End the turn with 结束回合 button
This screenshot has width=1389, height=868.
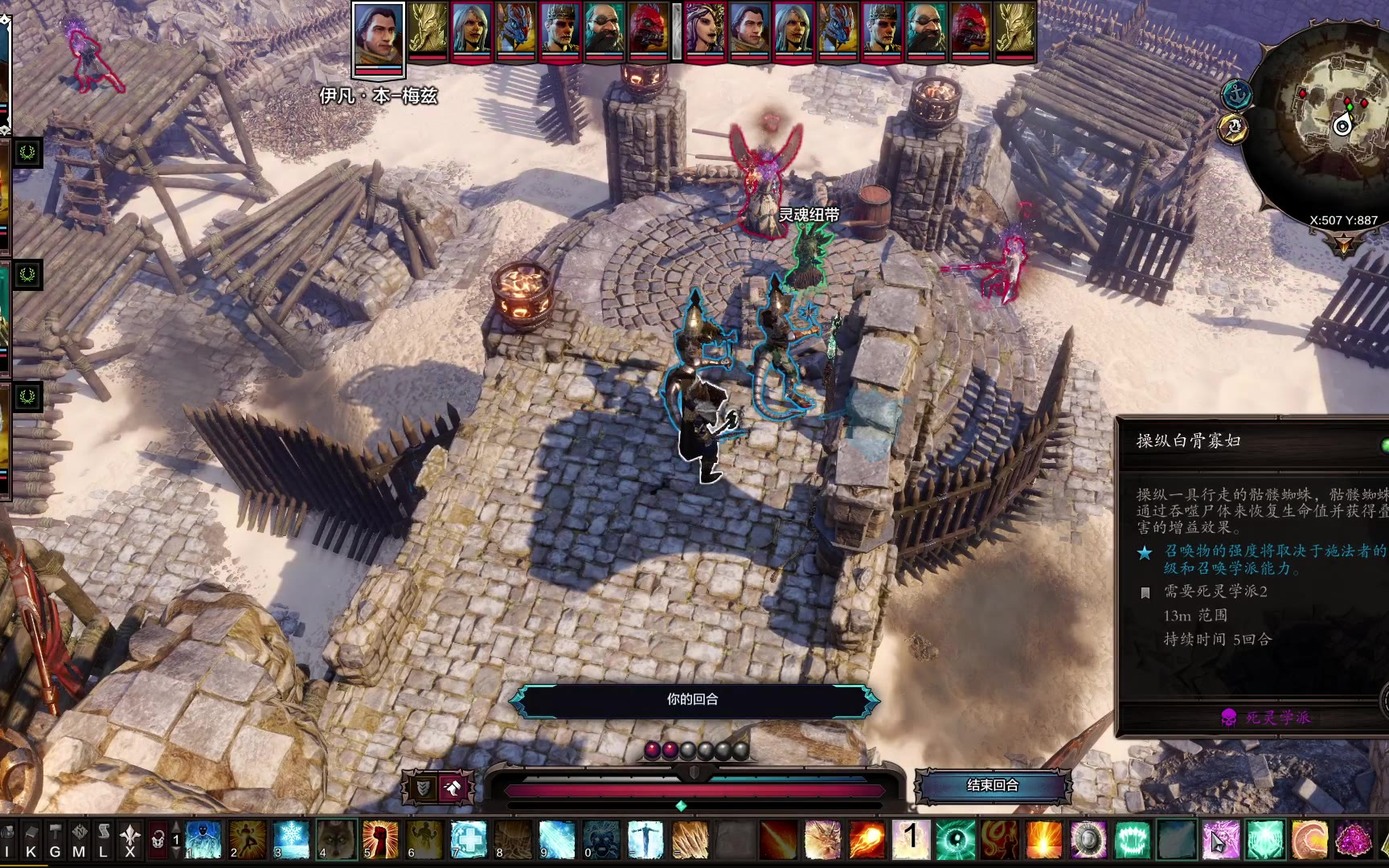point(993,785)
